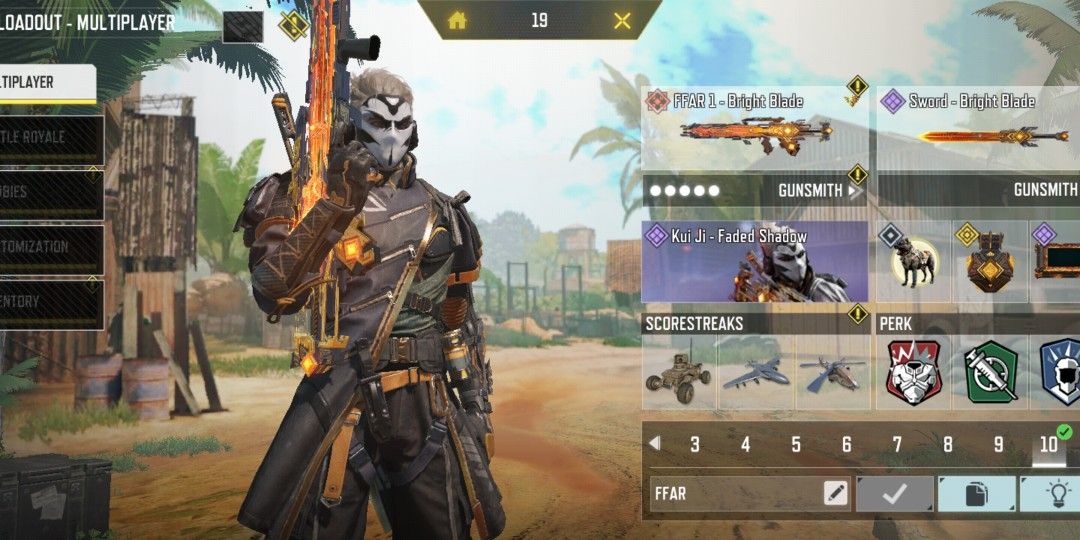The height and width of the screenshot is (540, 1080).
Task: Open the Multiplayer loadout tab
Action: point(45,83)
